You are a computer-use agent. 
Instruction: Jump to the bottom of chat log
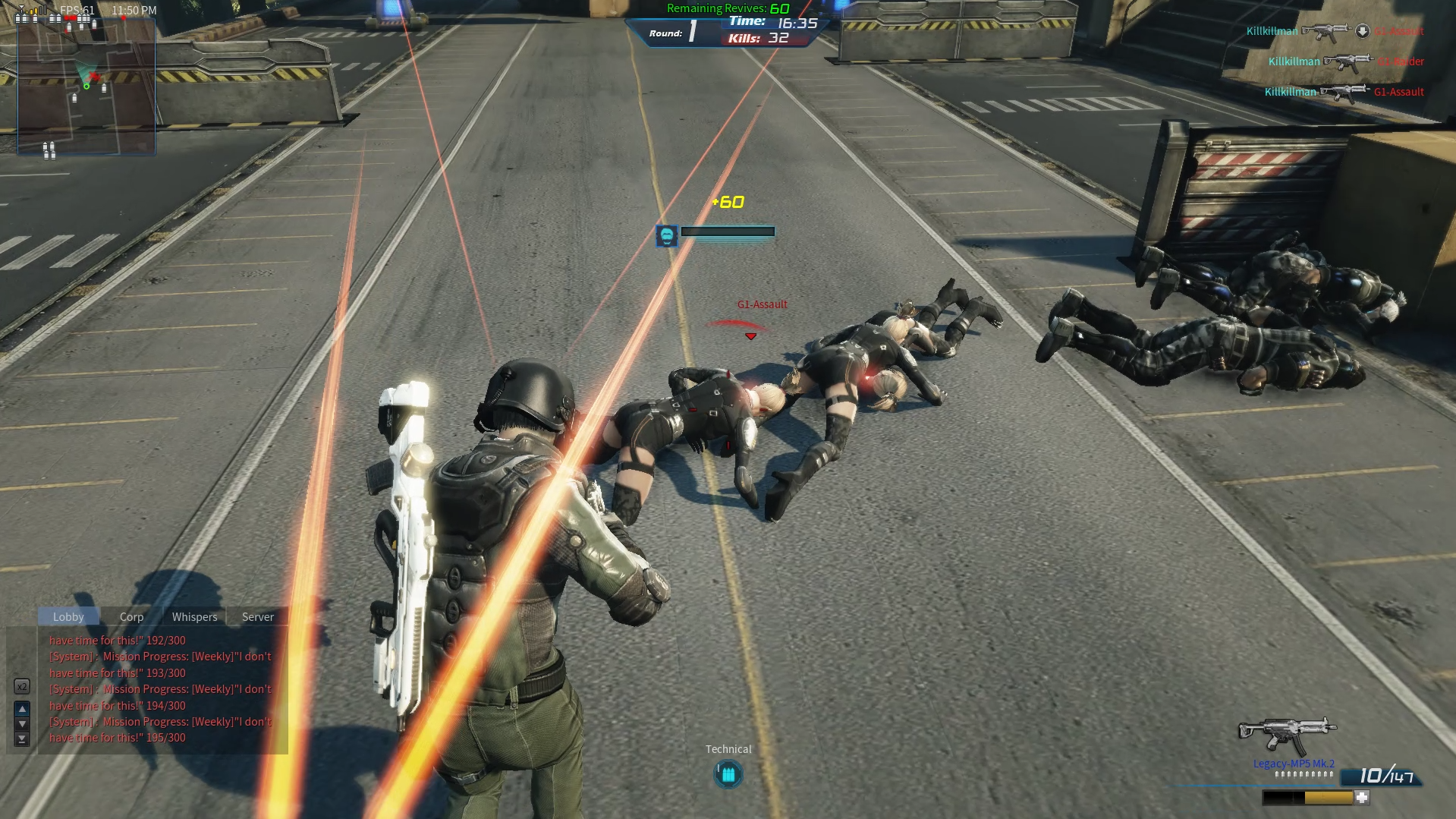click(22, 739)
